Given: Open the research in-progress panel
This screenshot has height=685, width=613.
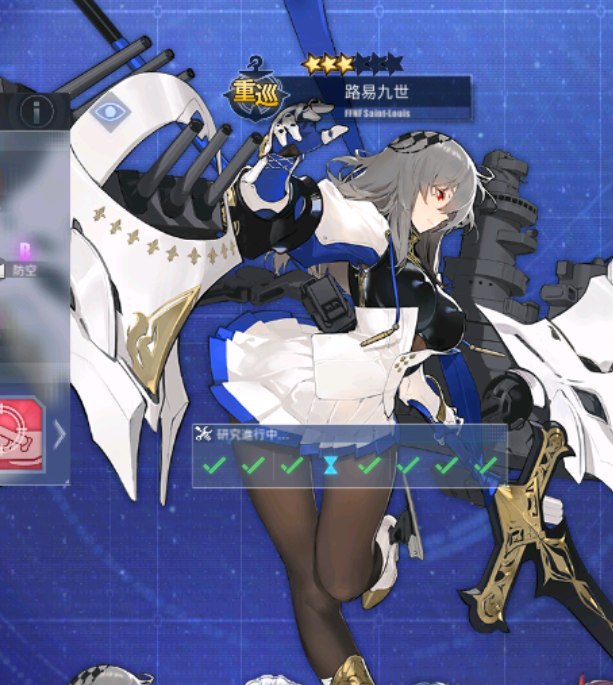Looking at the screenshot, I should [350, 456].
